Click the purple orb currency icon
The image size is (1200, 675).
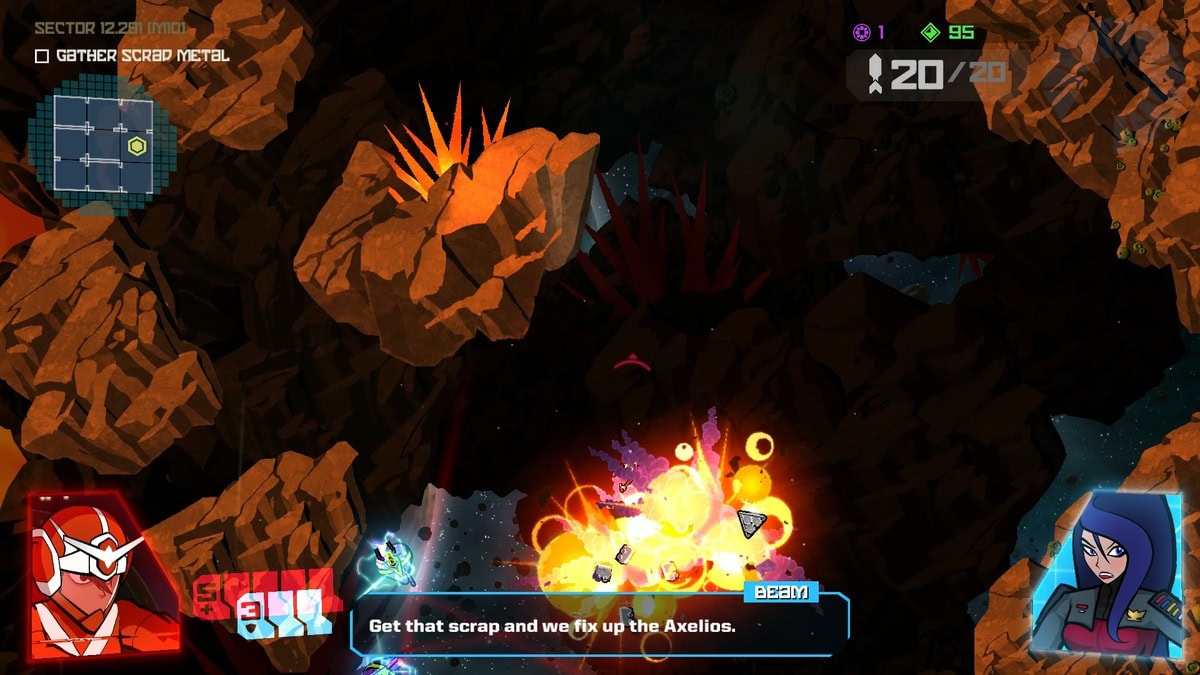pyautogui.click(x=861, y=33)
